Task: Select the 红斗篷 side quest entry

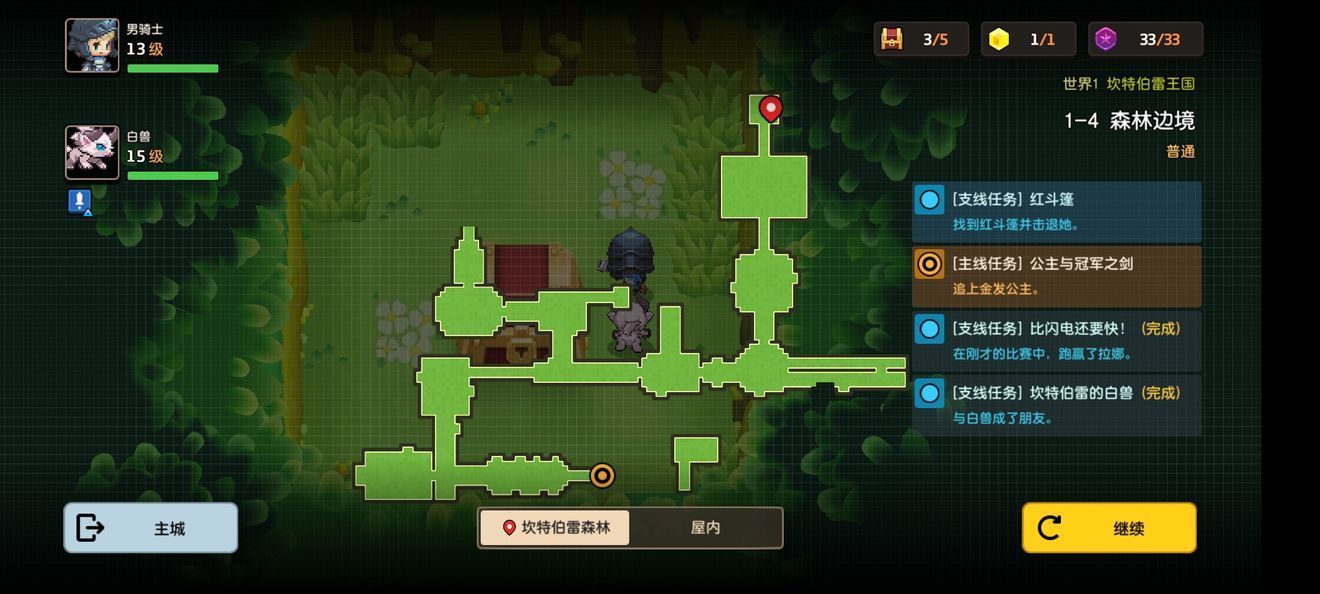Action: coord(1056,211)
